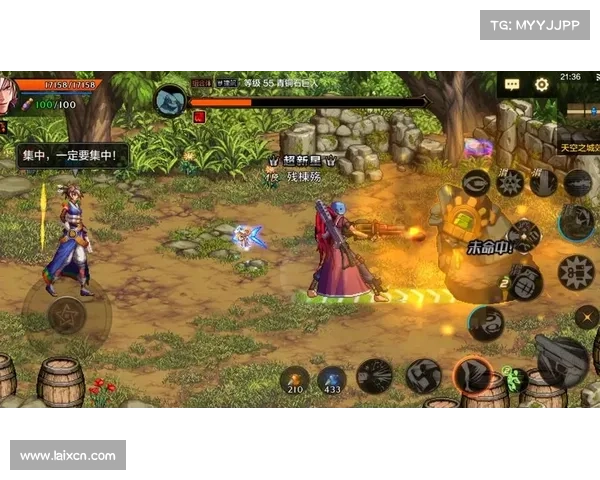The image size is (600, 480).
Task: Tap the small green running-figure icon
Action: 516,379
